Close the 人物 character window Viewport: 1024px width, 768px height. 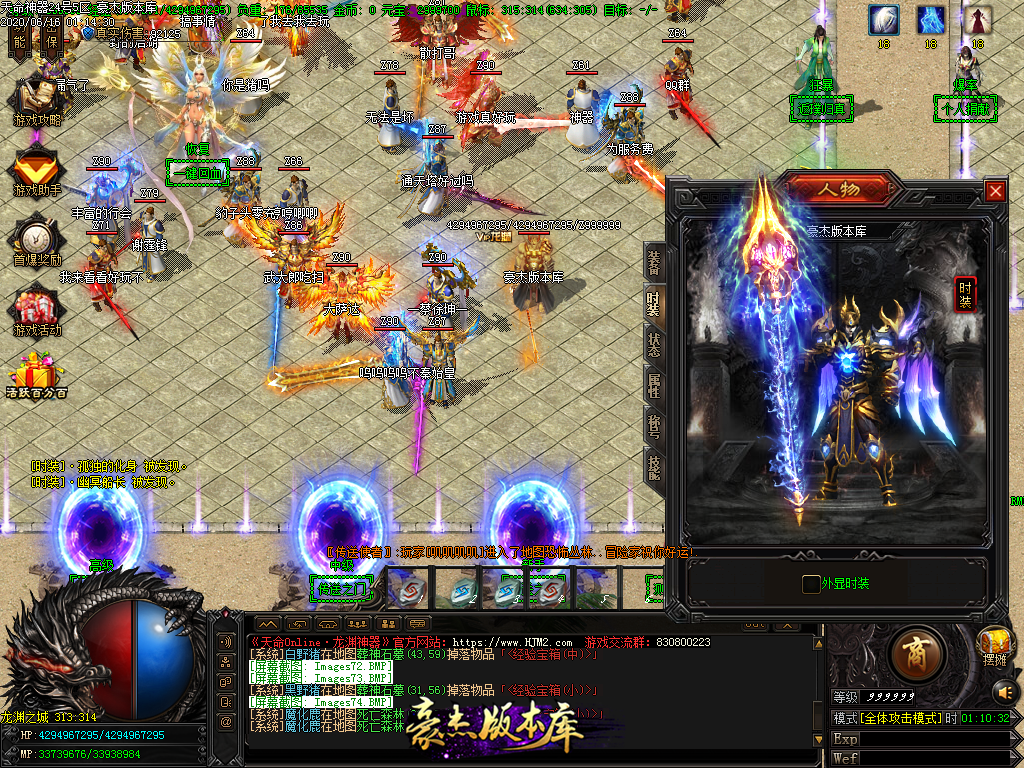tap(994, 190)
